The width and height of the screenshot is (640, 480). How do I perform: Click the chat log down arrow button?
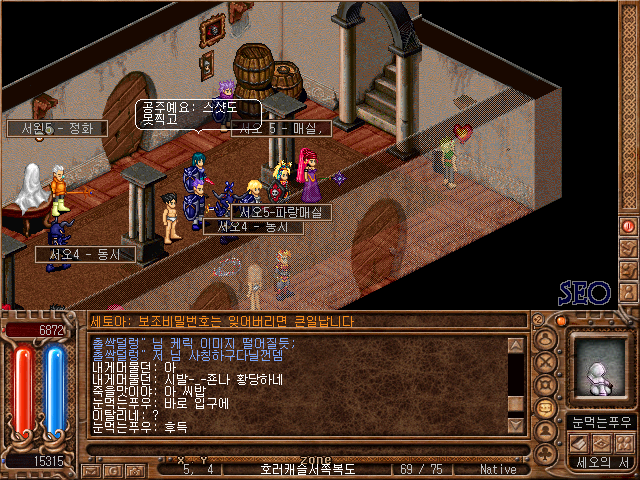coord(516,425)
